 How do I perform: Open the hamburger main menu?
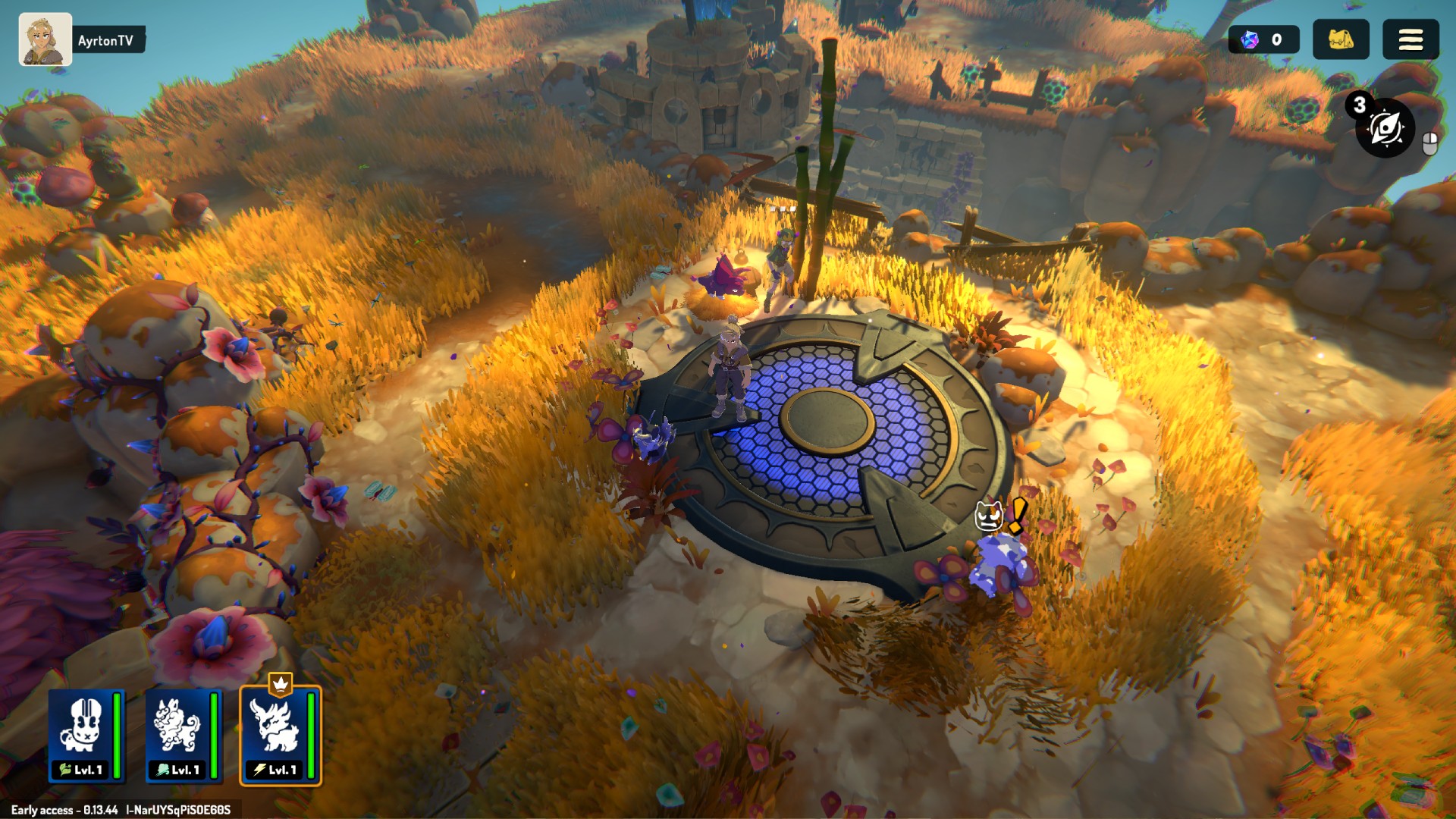tap(1410, 39)
